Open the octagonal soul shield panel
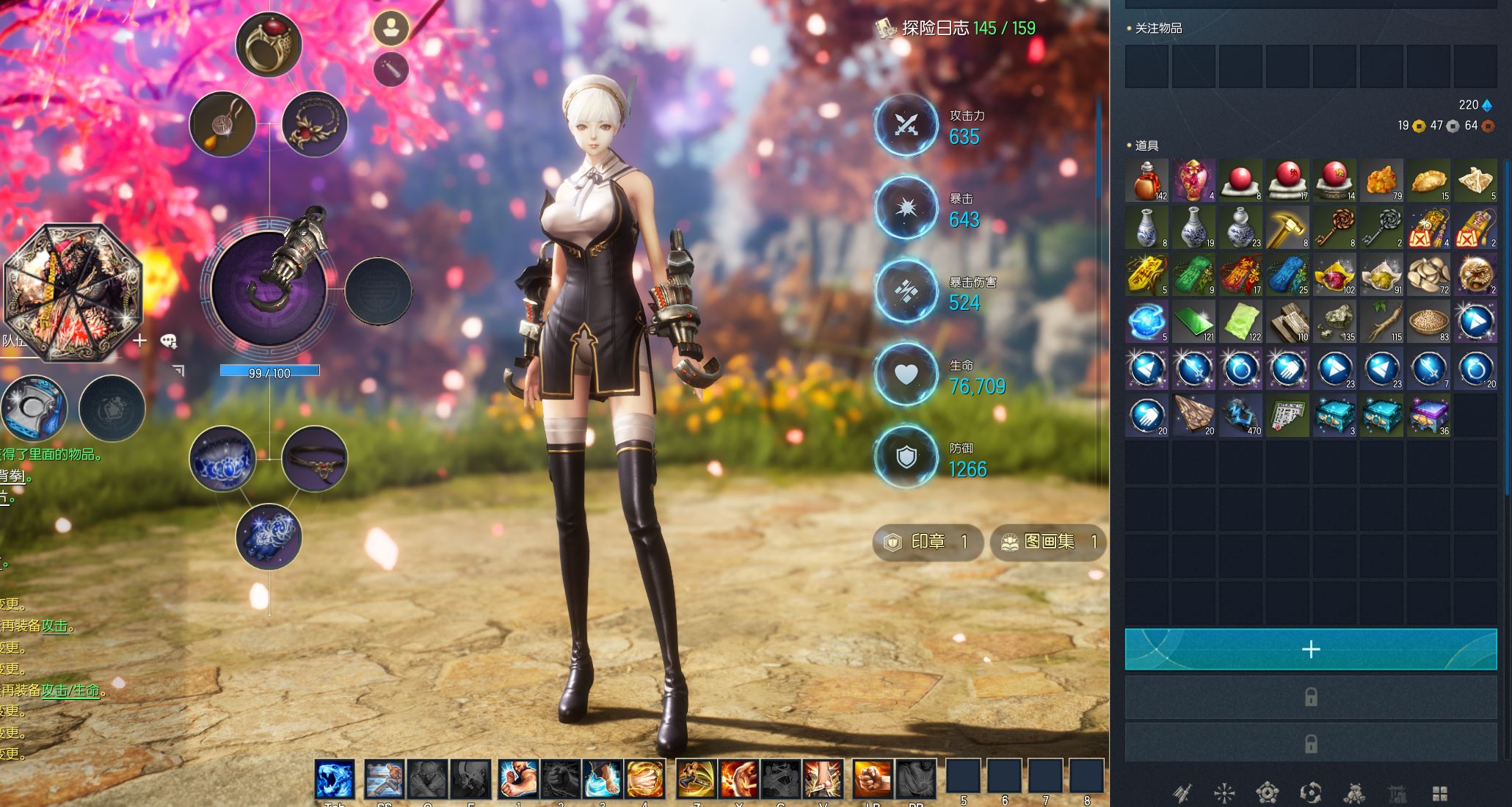Screen dimensions: 1512x807 [x=73, y=292]
